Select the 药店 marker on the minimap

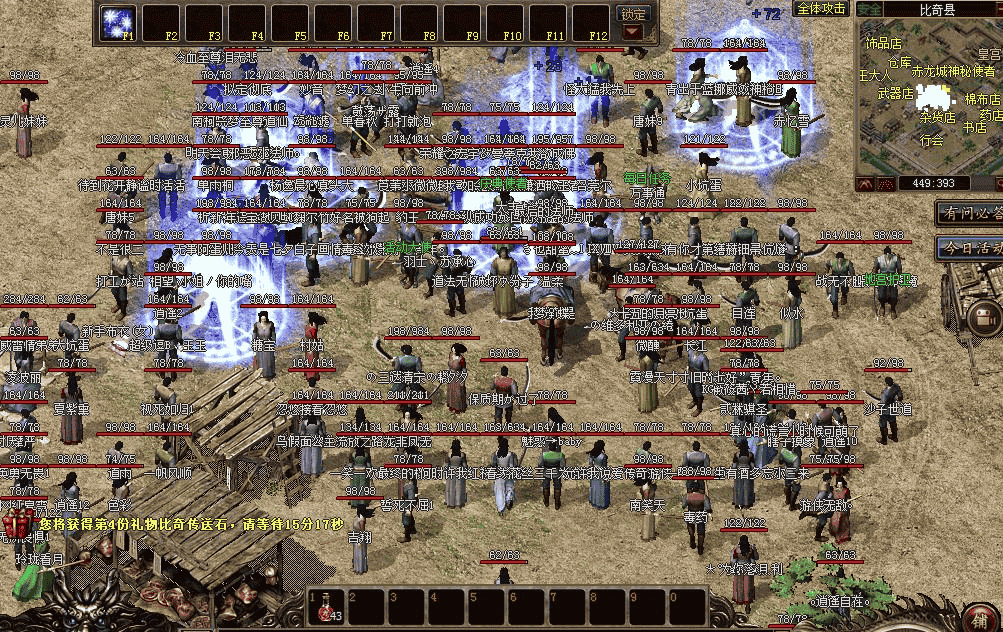pyautogui.click(x=989, y=115)
